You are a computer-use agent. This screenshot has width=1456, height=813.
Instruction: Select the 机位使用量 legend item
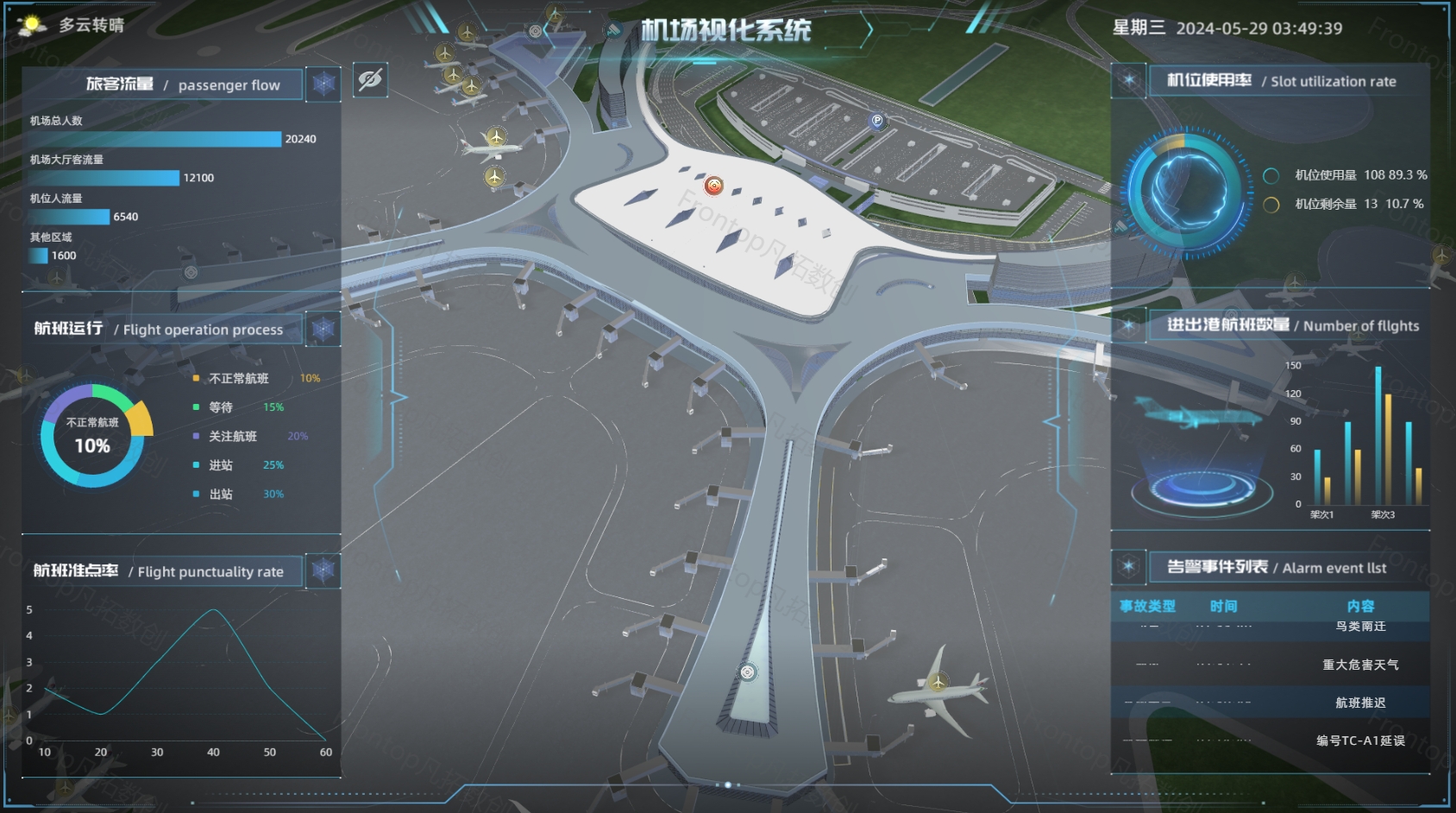pos(1325,175)
